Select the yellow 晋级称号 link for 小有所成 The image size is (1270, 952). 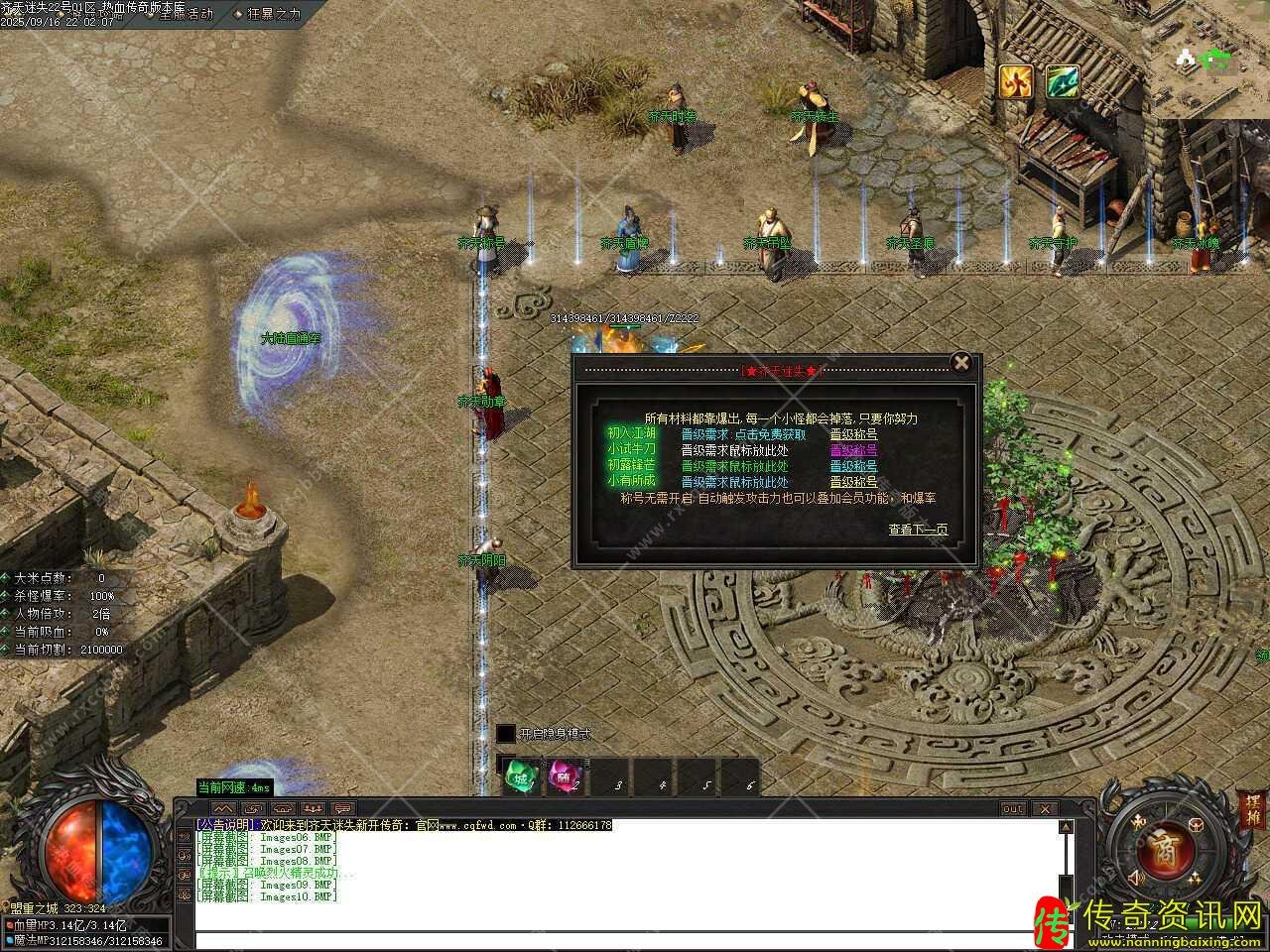pyautogui.click(x=853, y=482)
